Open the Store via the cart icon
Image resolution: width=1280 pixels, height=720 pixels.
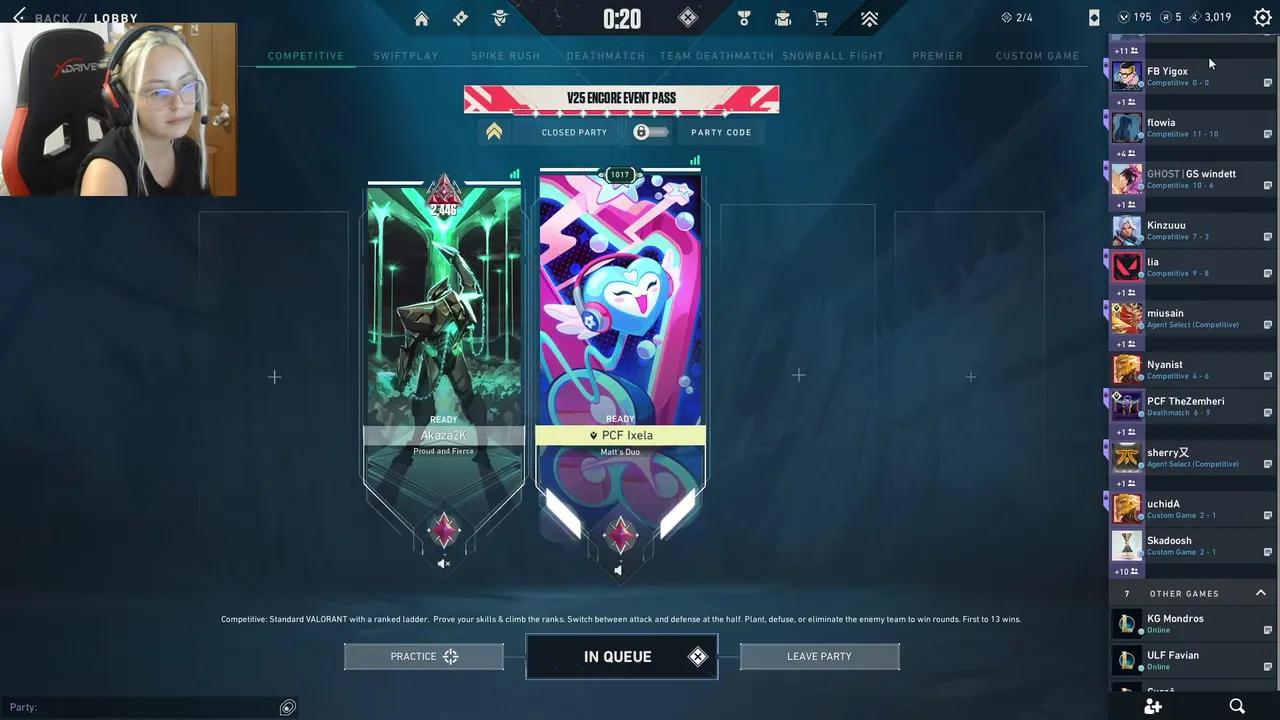(x=822, y=18)
